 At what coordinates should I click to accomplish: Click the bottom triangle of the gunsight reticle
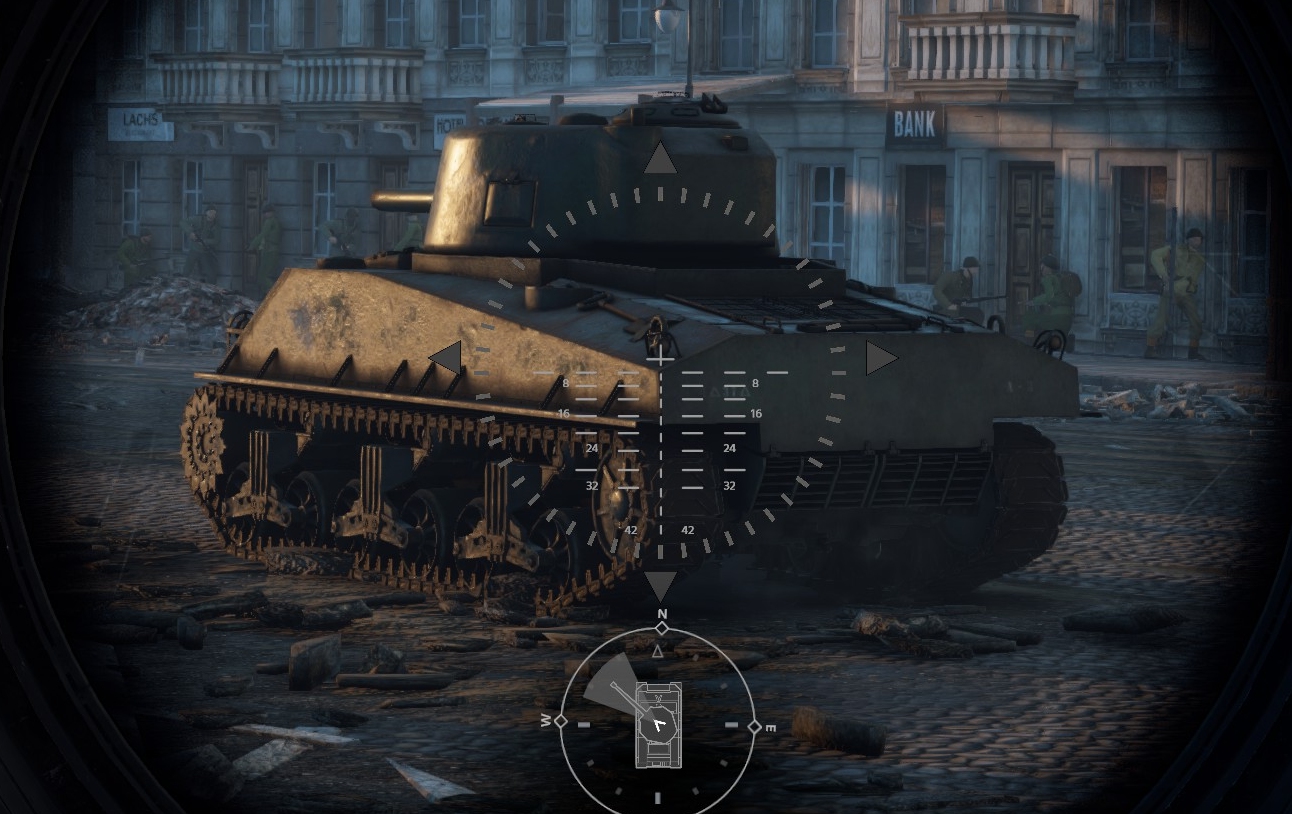tap(660, 585)
